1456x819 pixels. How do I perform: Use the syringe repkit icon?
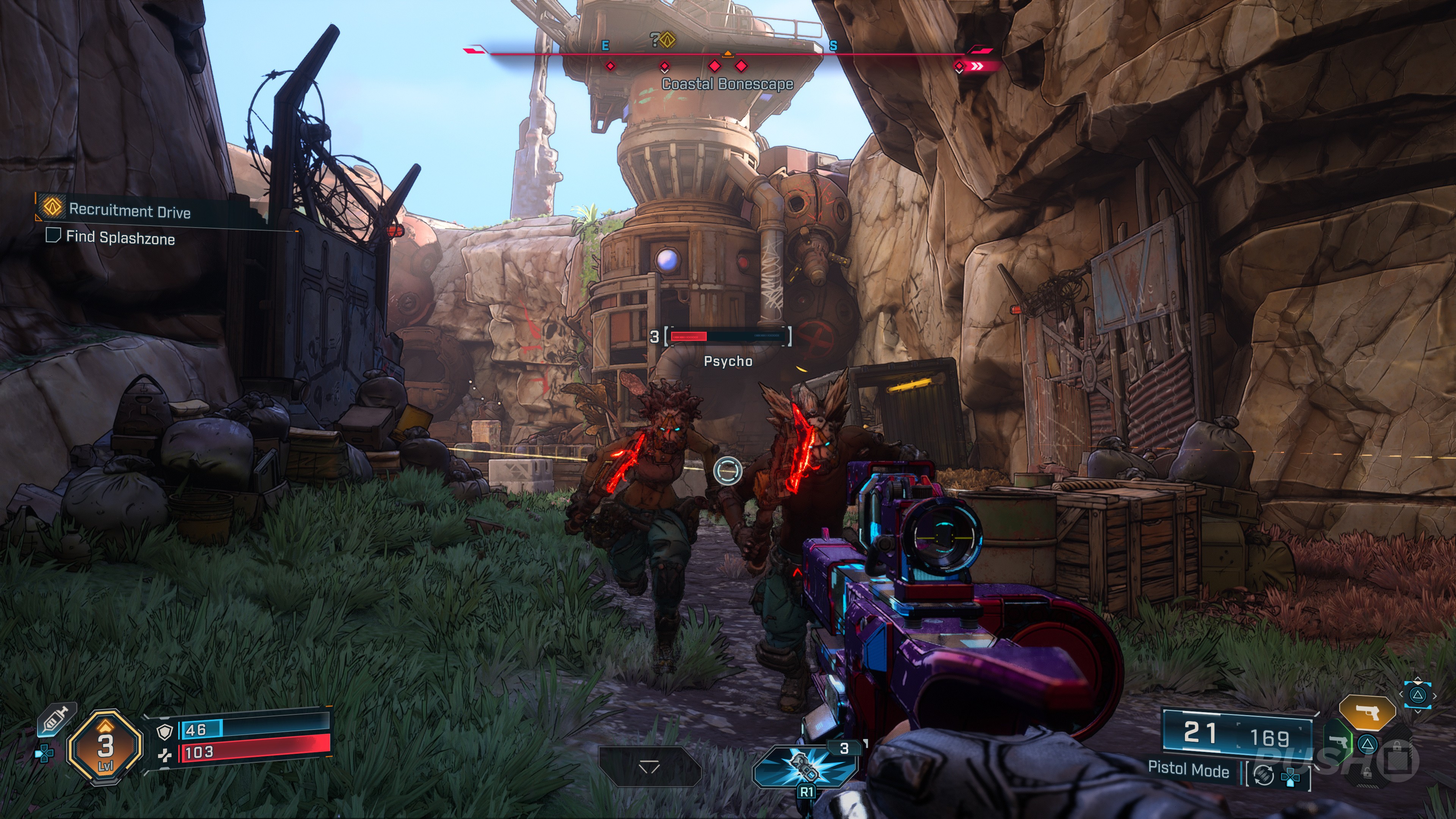(56, 720)
